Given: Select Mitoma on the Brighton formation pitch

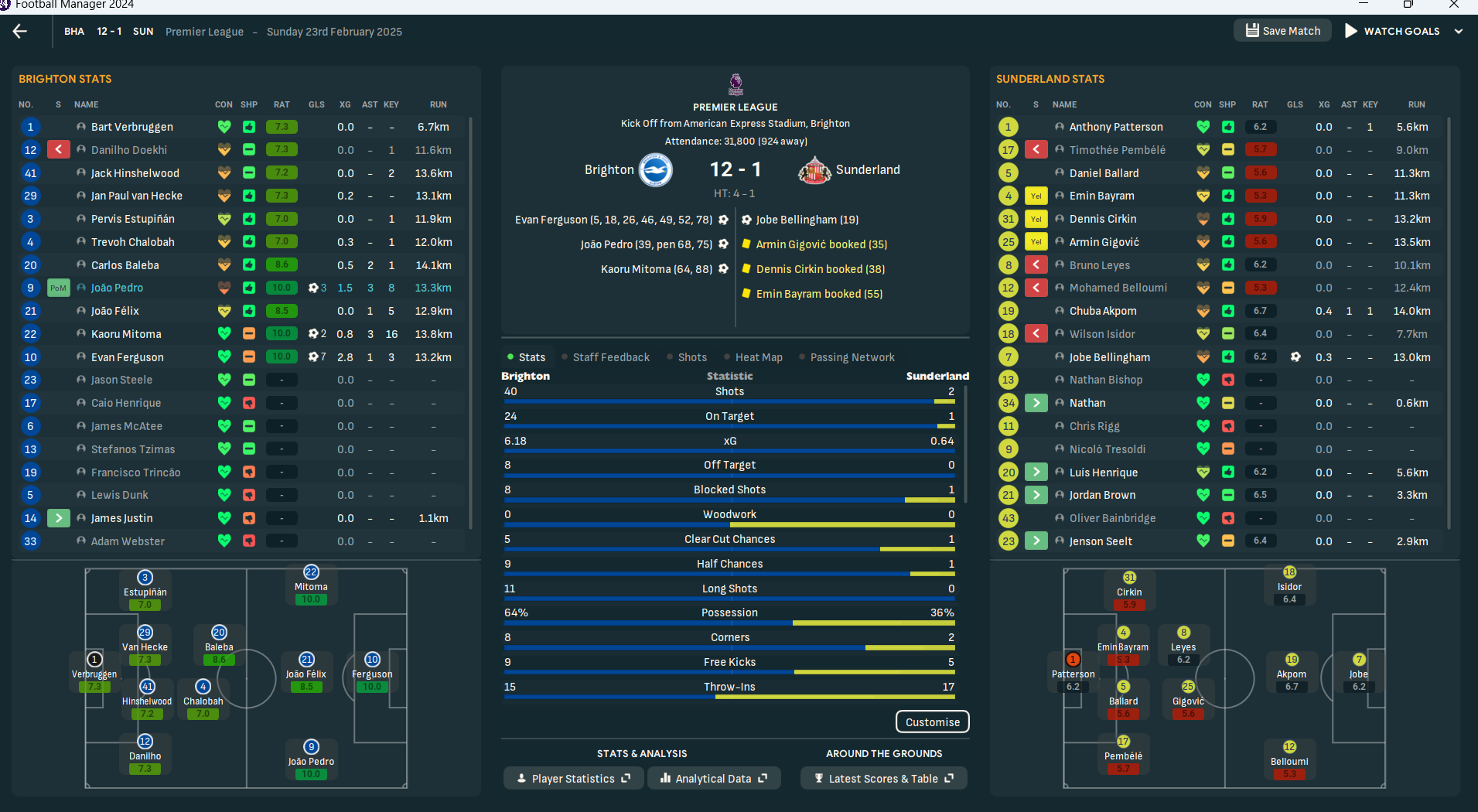Looking at the screenshot, I should (311, 585).
